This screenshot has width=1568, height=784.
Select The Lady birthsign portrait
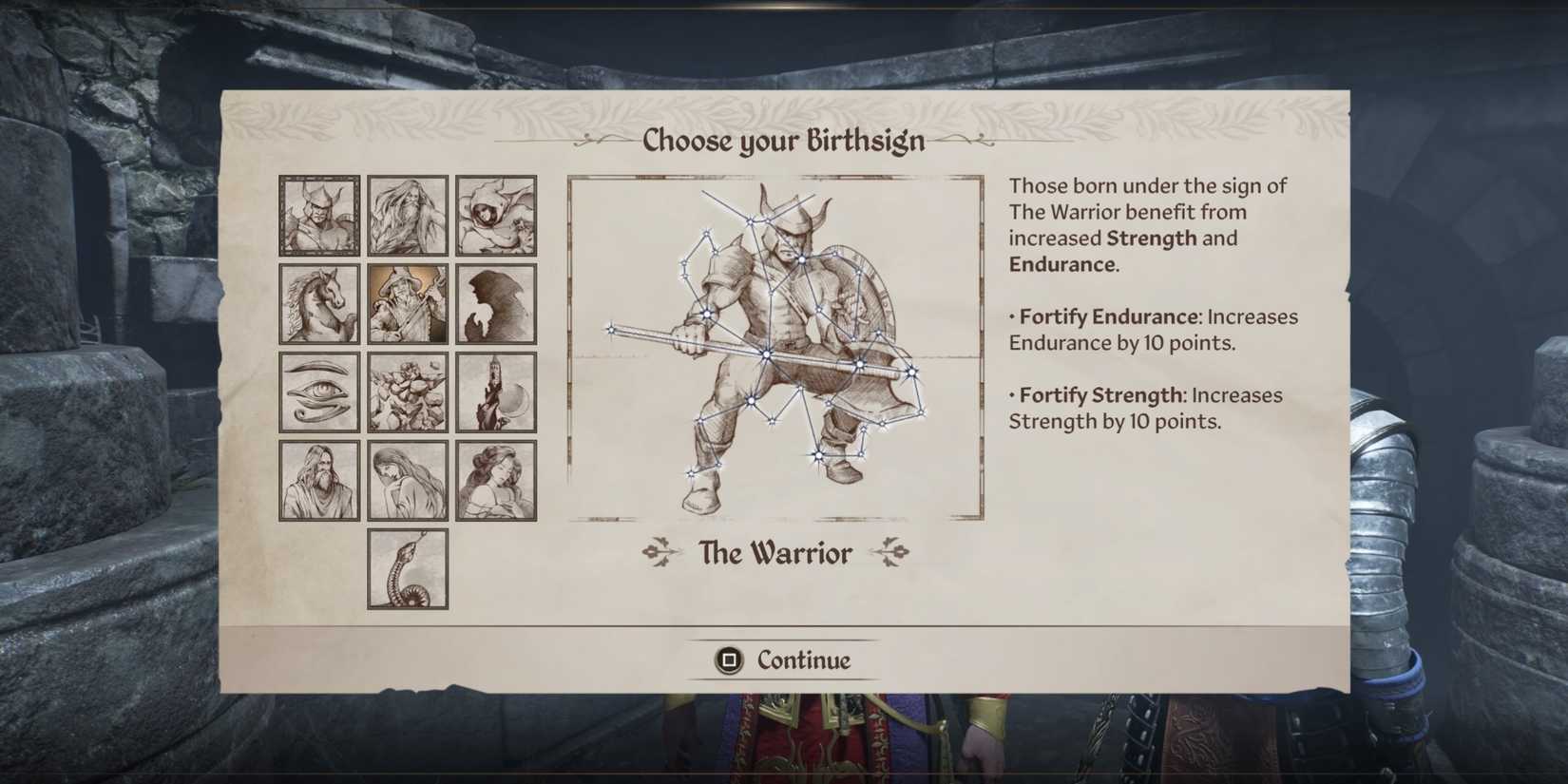click(x=407, y=479)
